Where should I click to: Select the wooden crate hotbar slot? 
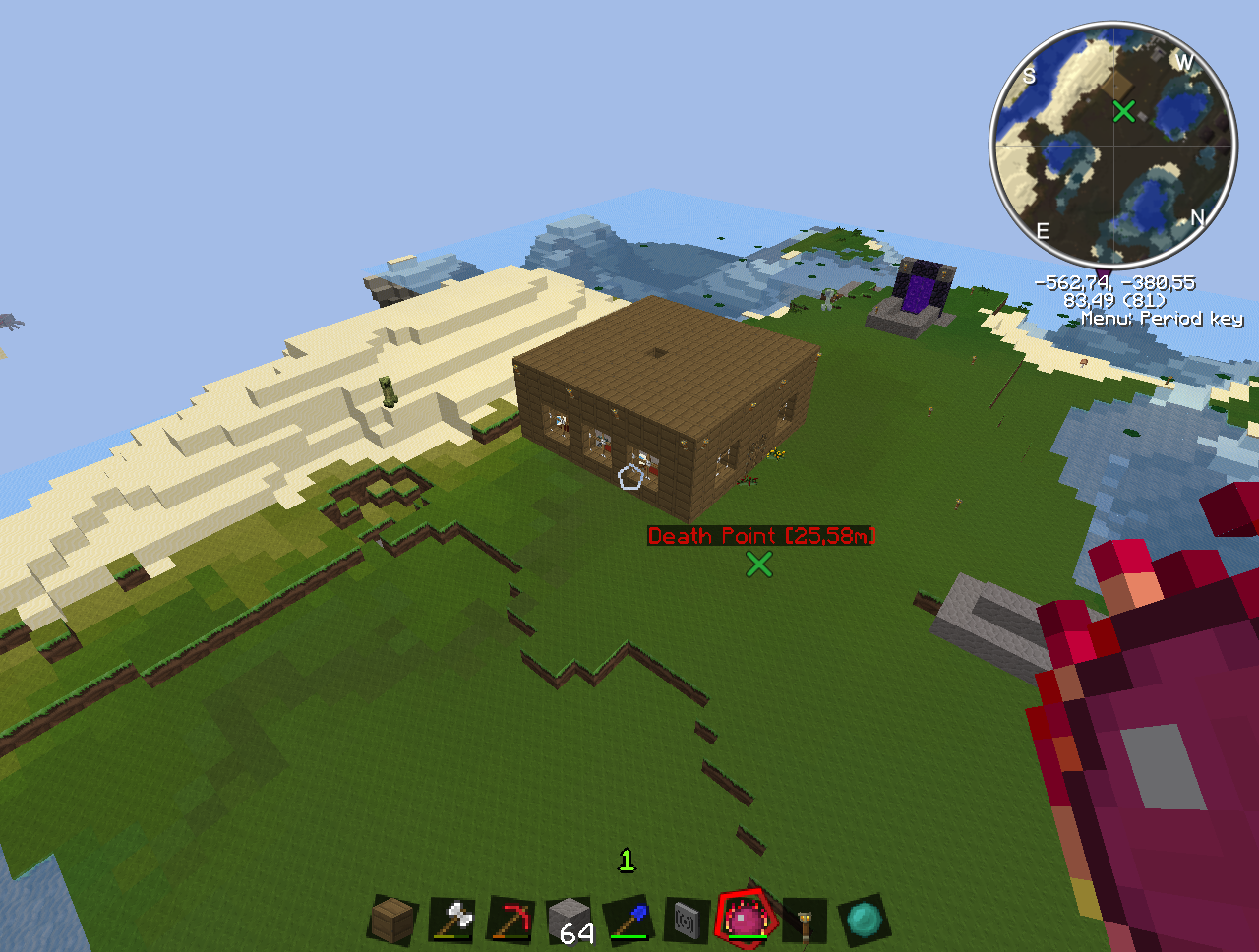[393, 921]
